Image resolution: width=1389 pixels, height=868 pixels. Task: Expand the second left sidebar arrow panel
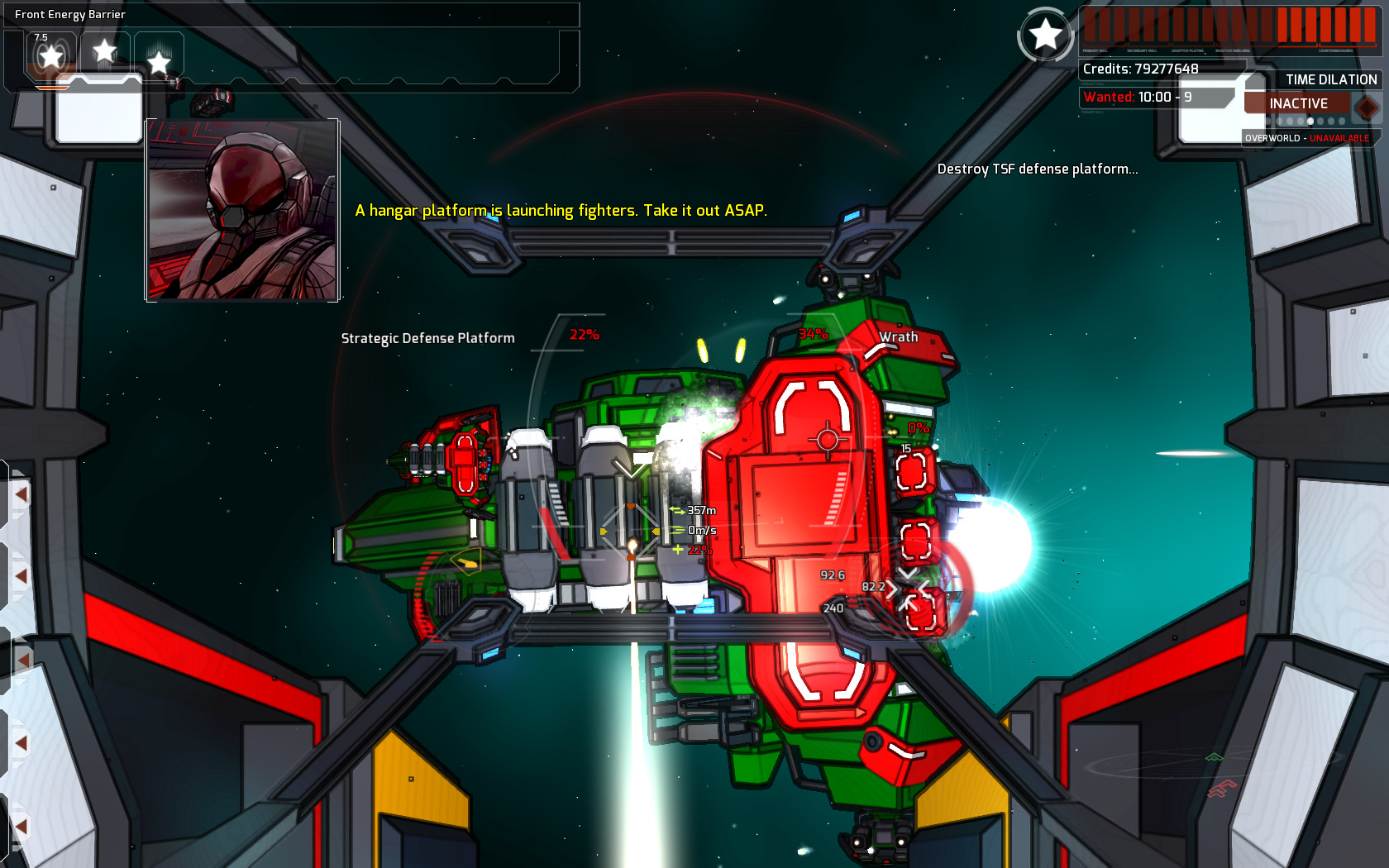[x=21, y=576]
